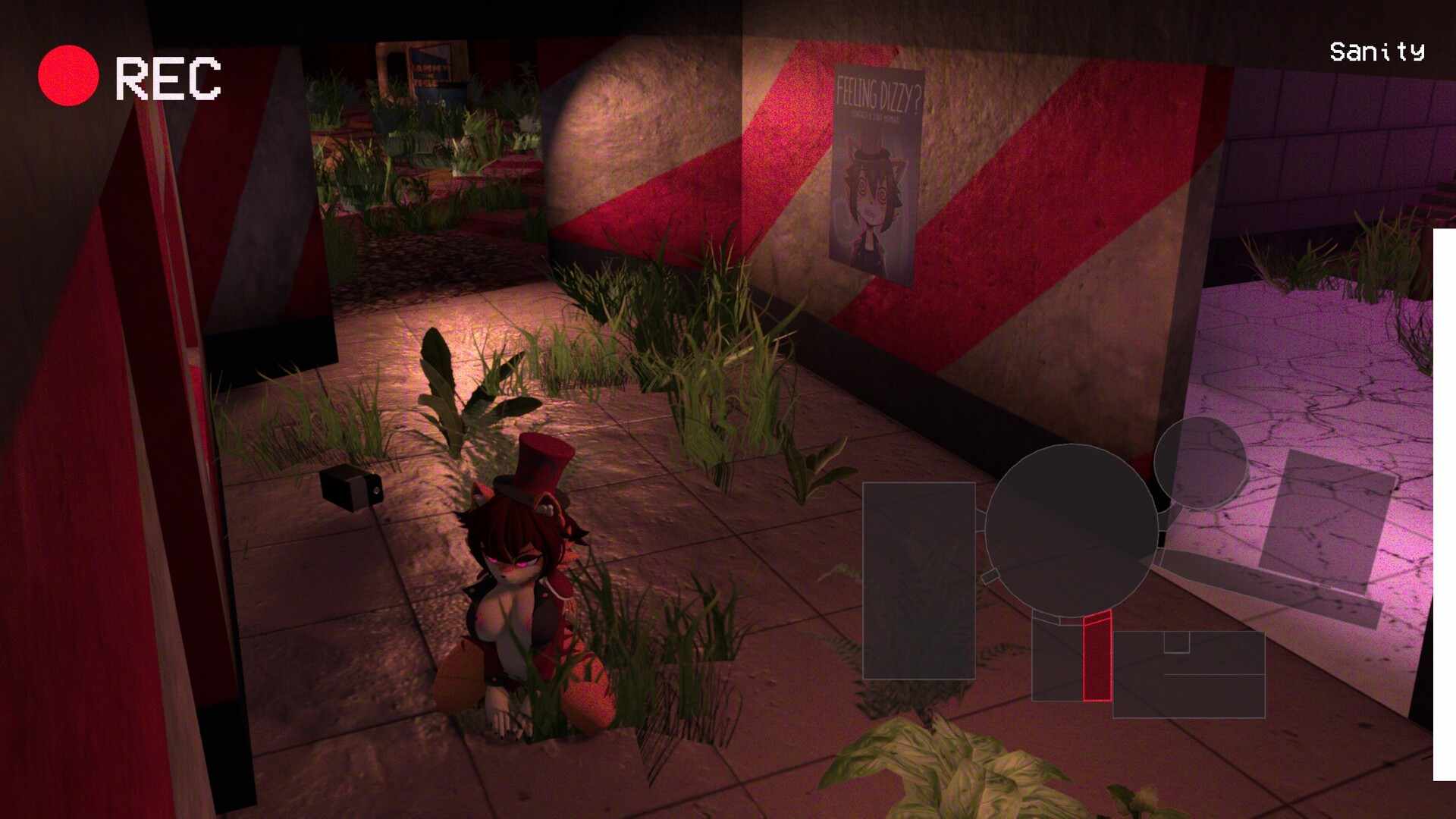Click the narrow notch on the circular room's left edge

990,575
